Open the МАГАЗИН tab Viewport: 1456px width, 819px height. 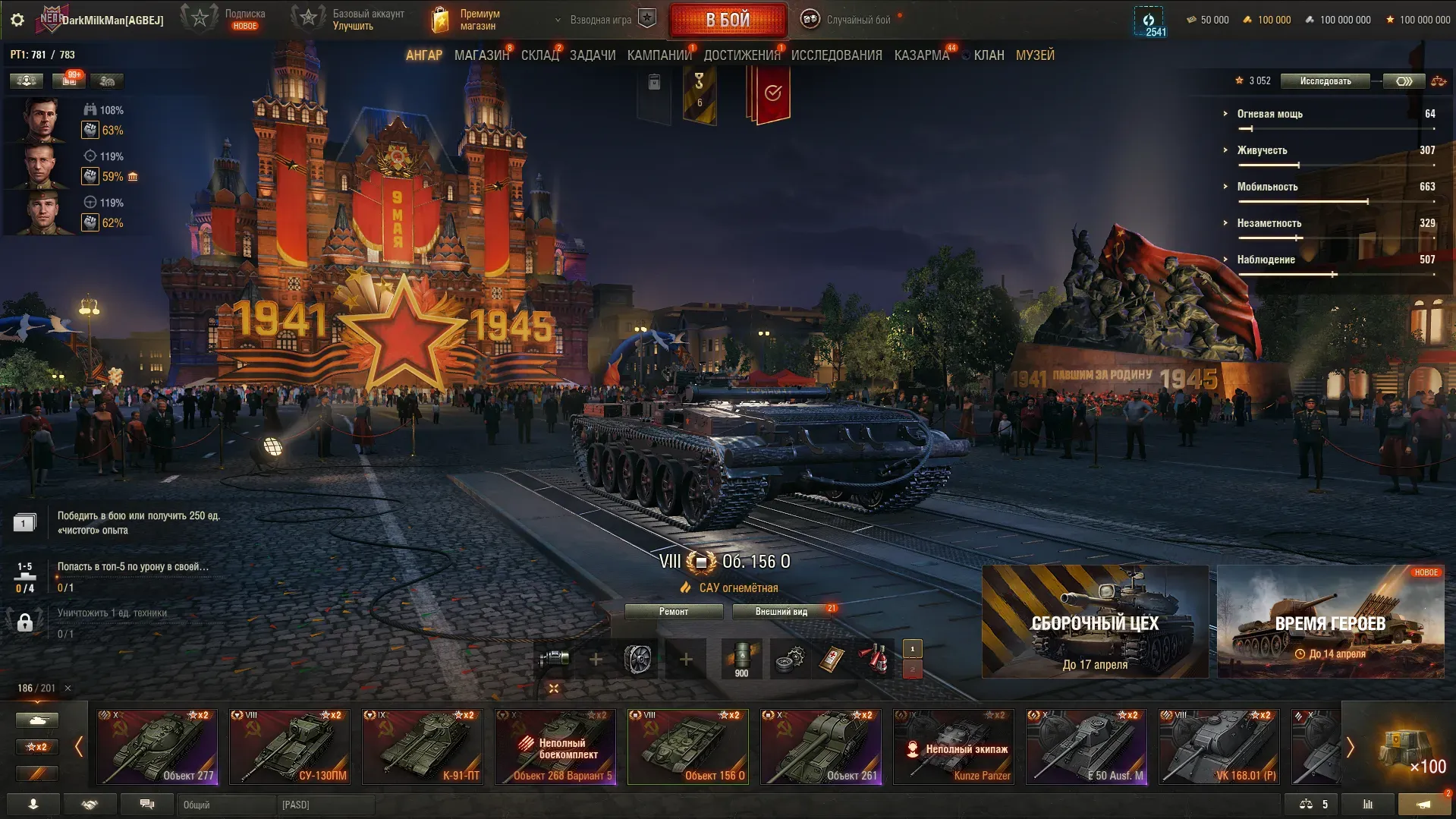click(481, 55)
